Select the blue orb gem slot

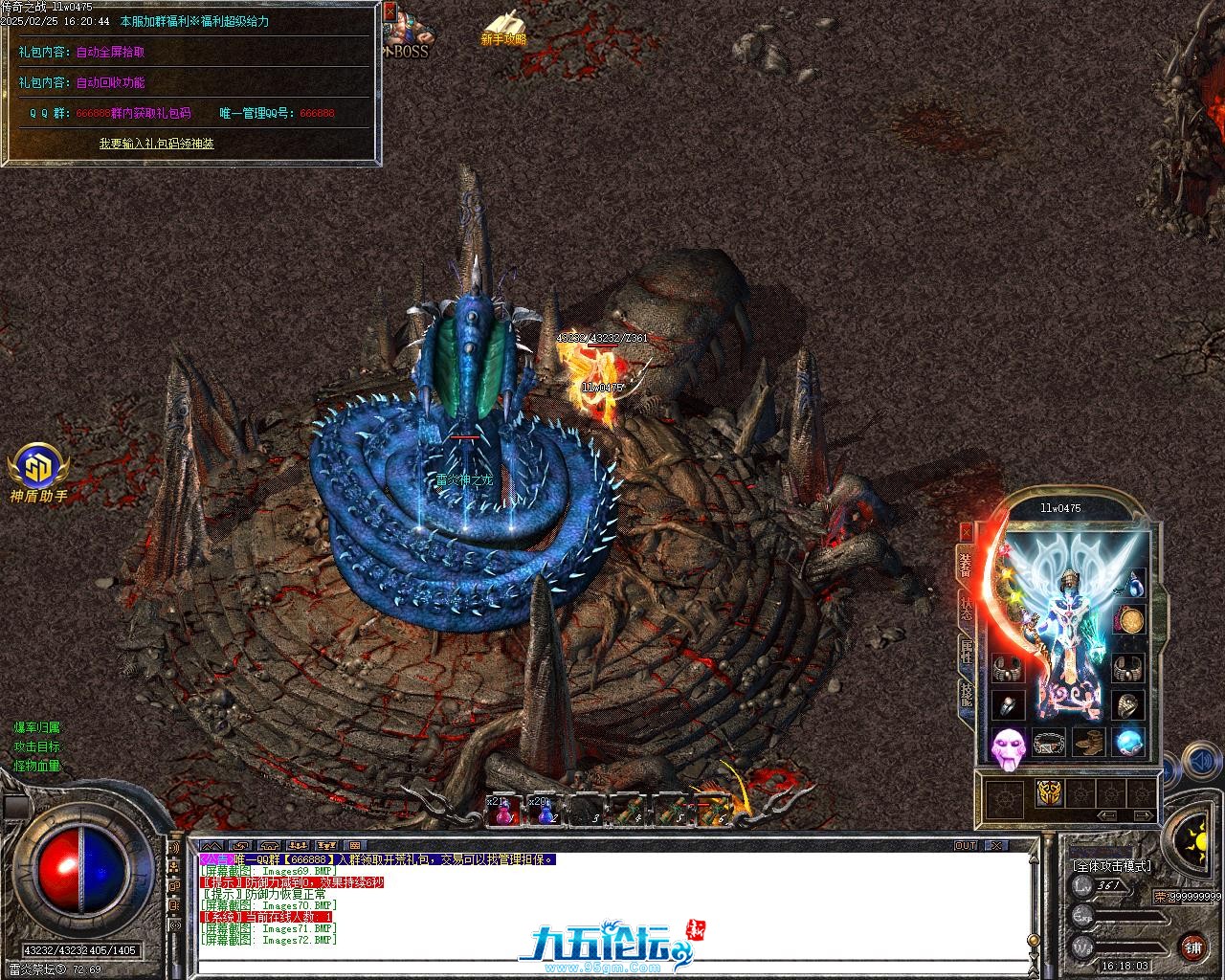(x=1130, y=741)
